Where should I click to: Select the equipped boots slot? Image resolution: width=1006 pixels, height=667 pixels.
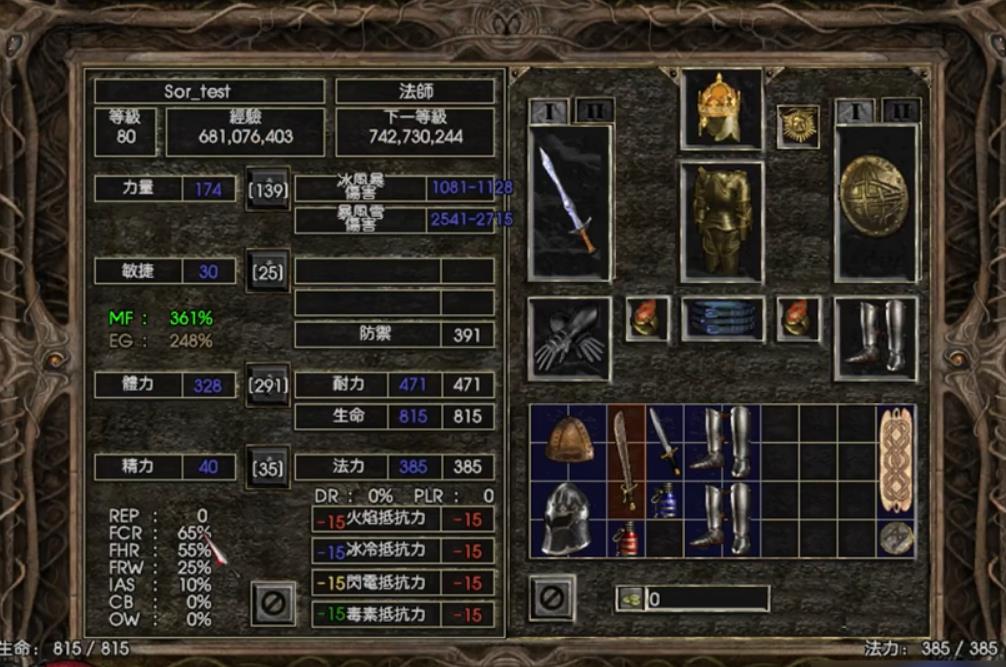pos(875,338)
